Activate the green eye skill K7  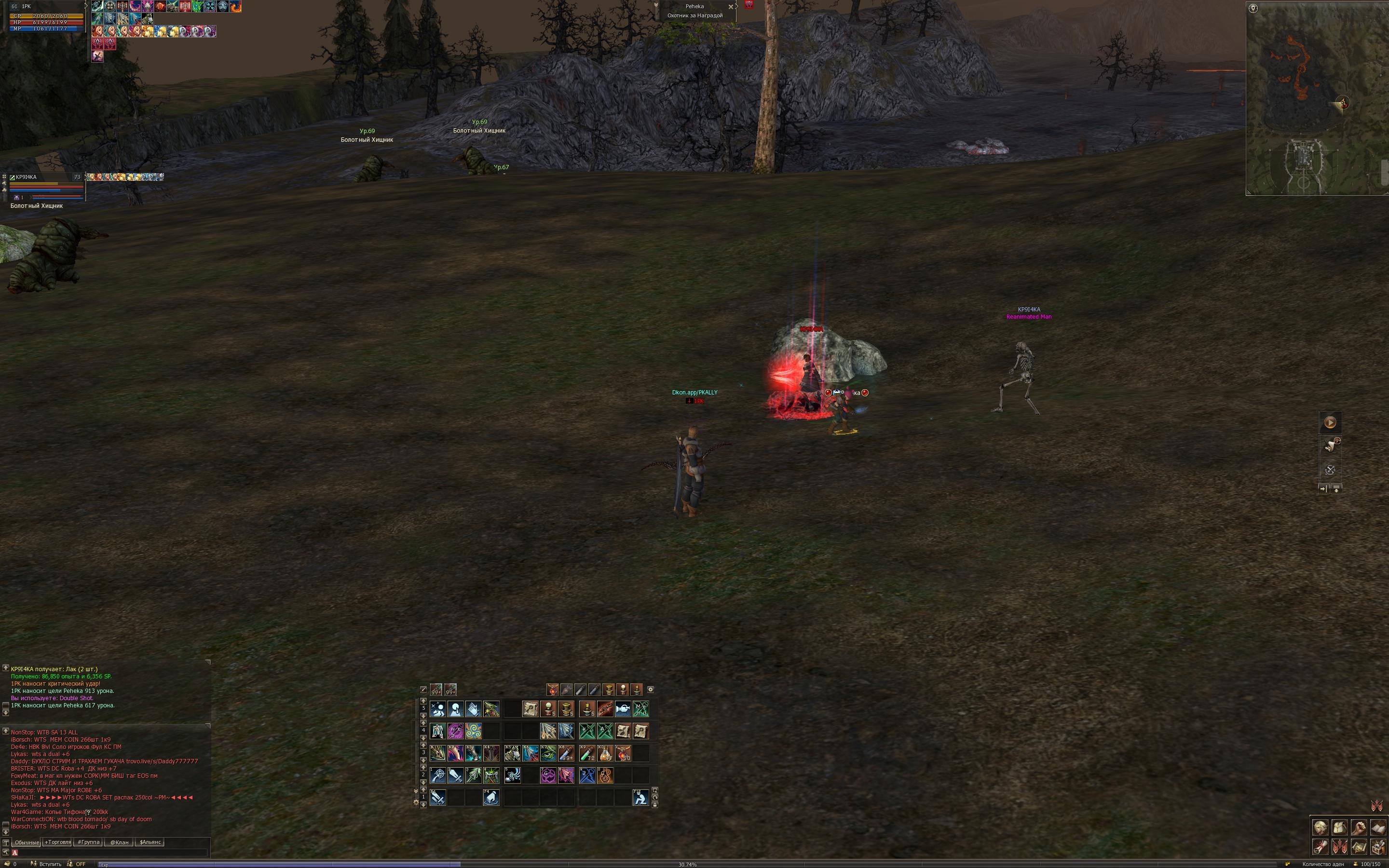(x=548, y=753)
